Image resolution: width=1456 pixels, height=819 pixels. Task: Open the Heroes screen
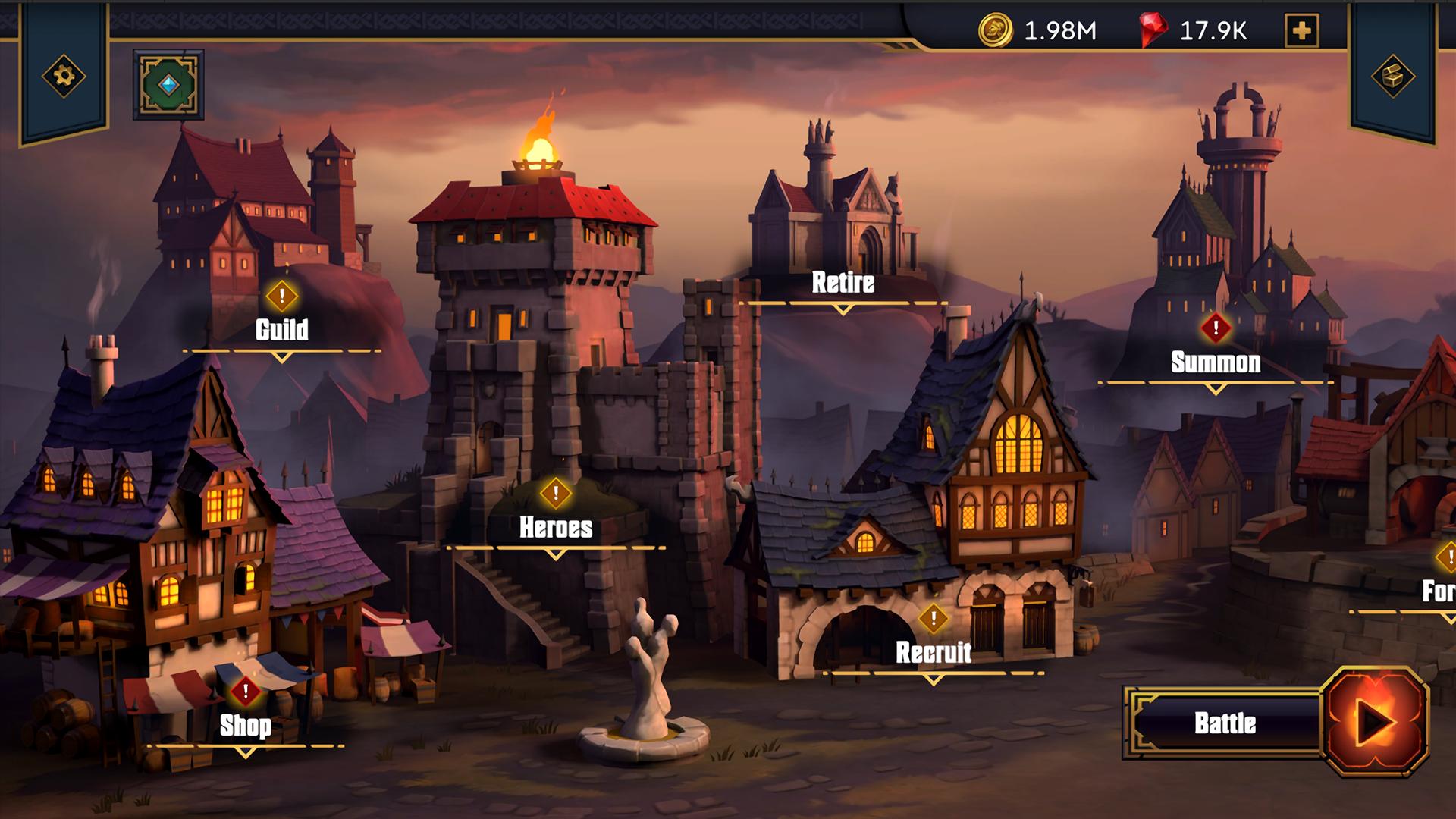(556, 528)
